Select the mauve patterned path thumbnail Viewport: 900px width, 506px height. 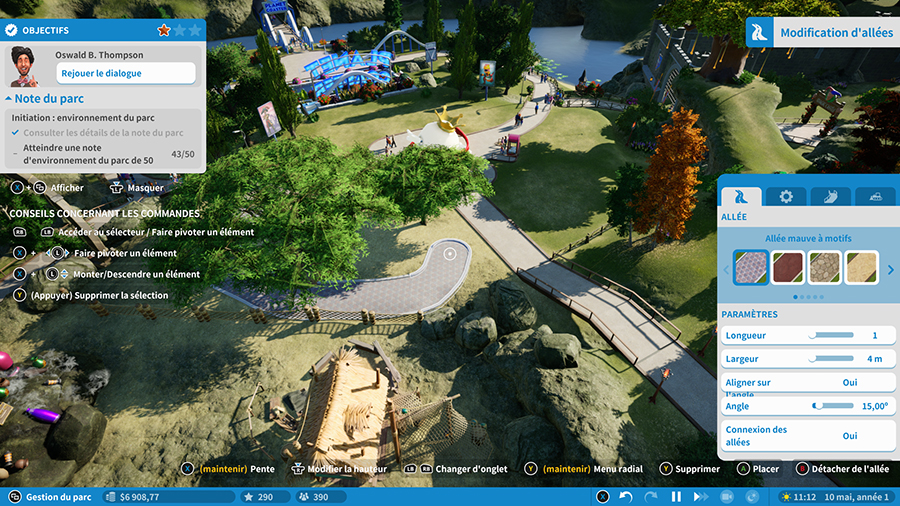(751, 267)
